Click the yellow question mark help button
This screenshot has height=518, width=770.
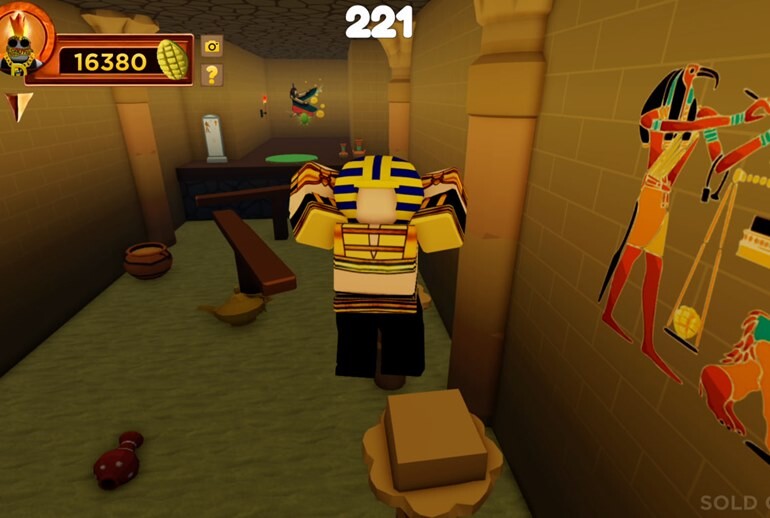[211, 74]
